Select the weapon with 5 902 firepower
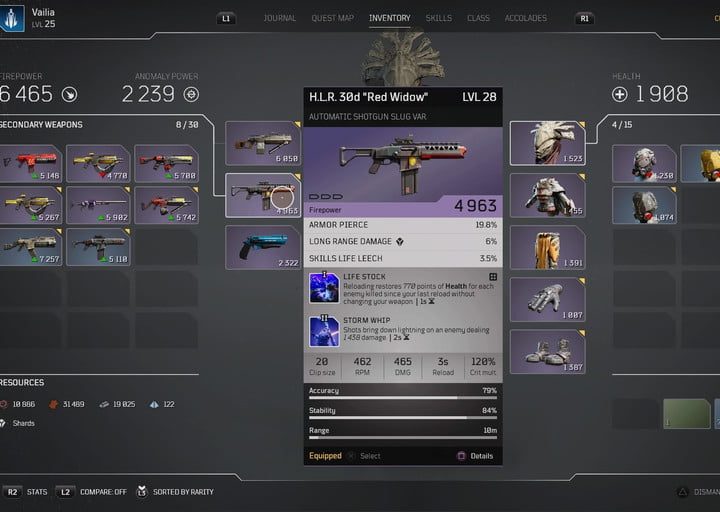This screenshot has width=720, height=512. coord(98,204)
